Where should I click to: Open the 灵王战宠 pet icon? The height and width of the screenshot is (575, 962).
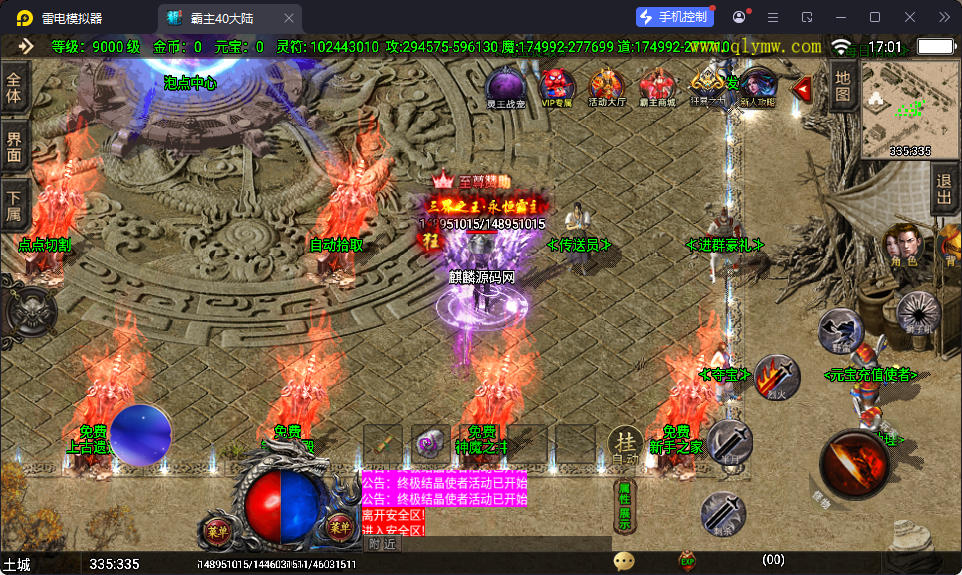click(505, 86)
